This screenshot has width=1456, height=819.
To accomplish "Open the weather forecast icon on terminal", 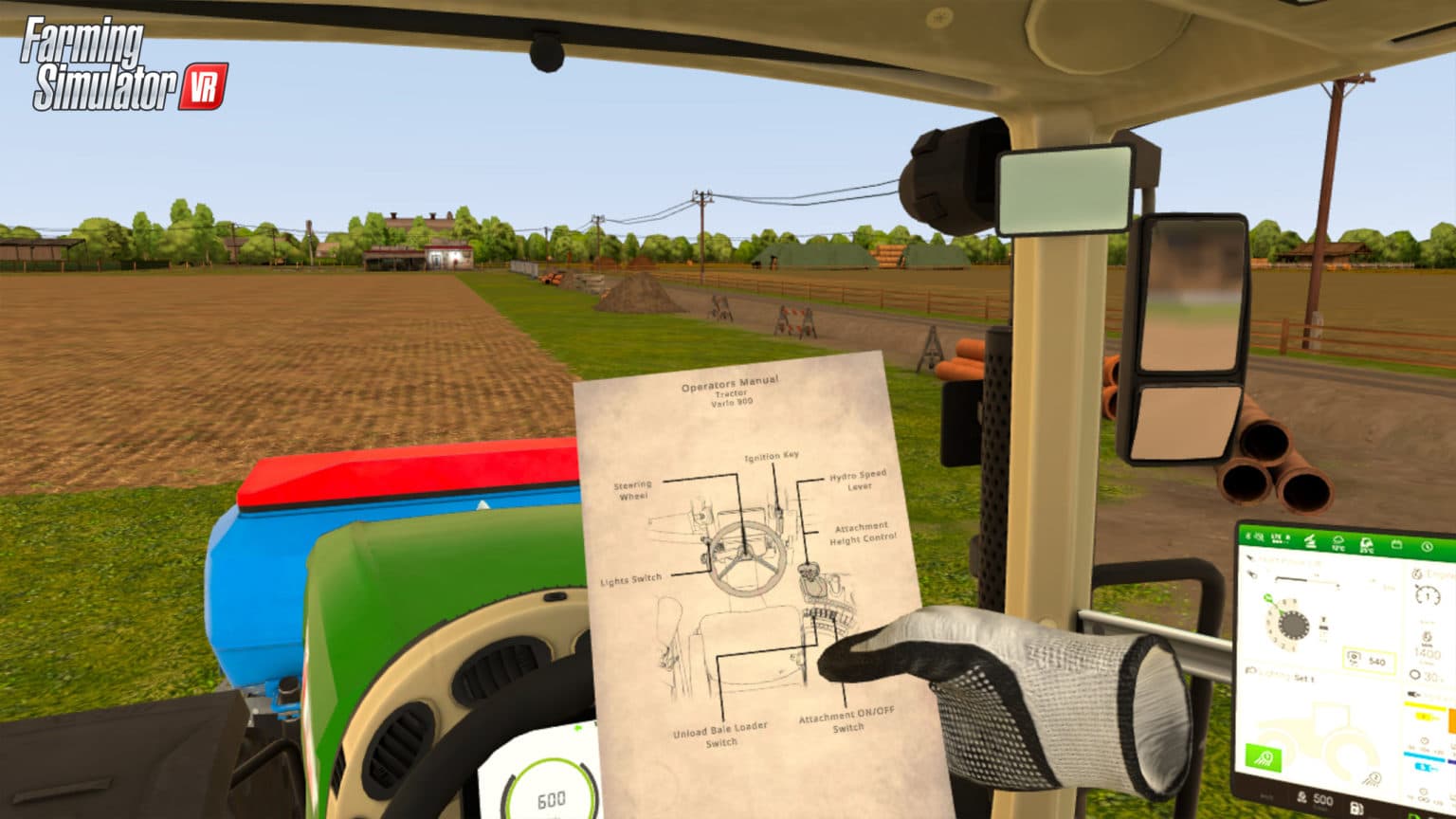I will (1338, 542).
